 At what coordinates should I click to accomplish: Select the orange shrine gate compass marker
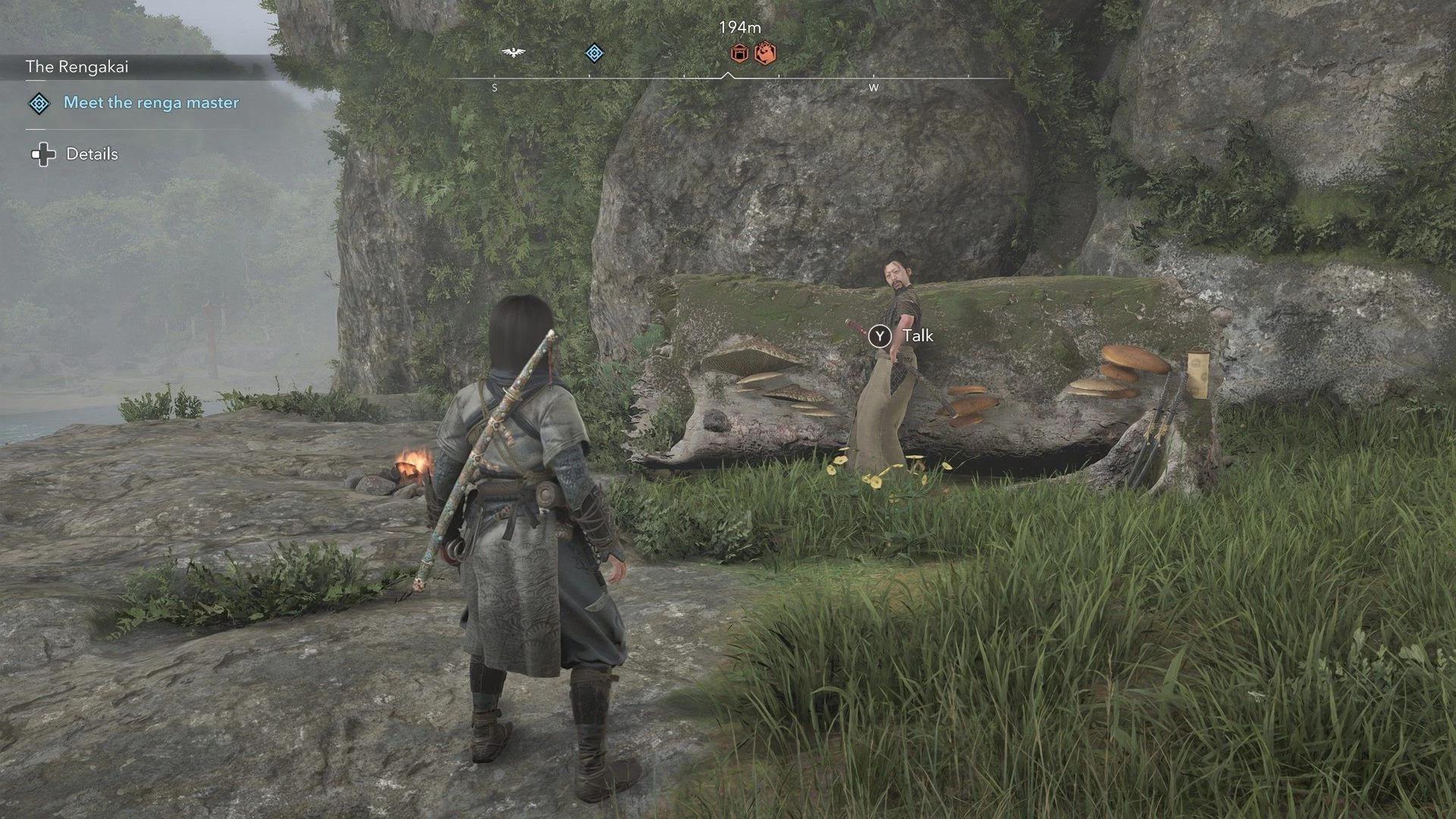(x=739, y=53)
